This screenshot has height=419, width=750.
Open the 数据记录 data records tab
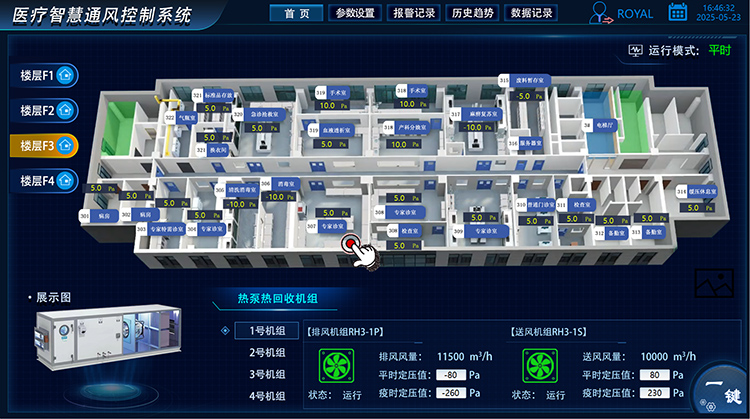(530, 14)
